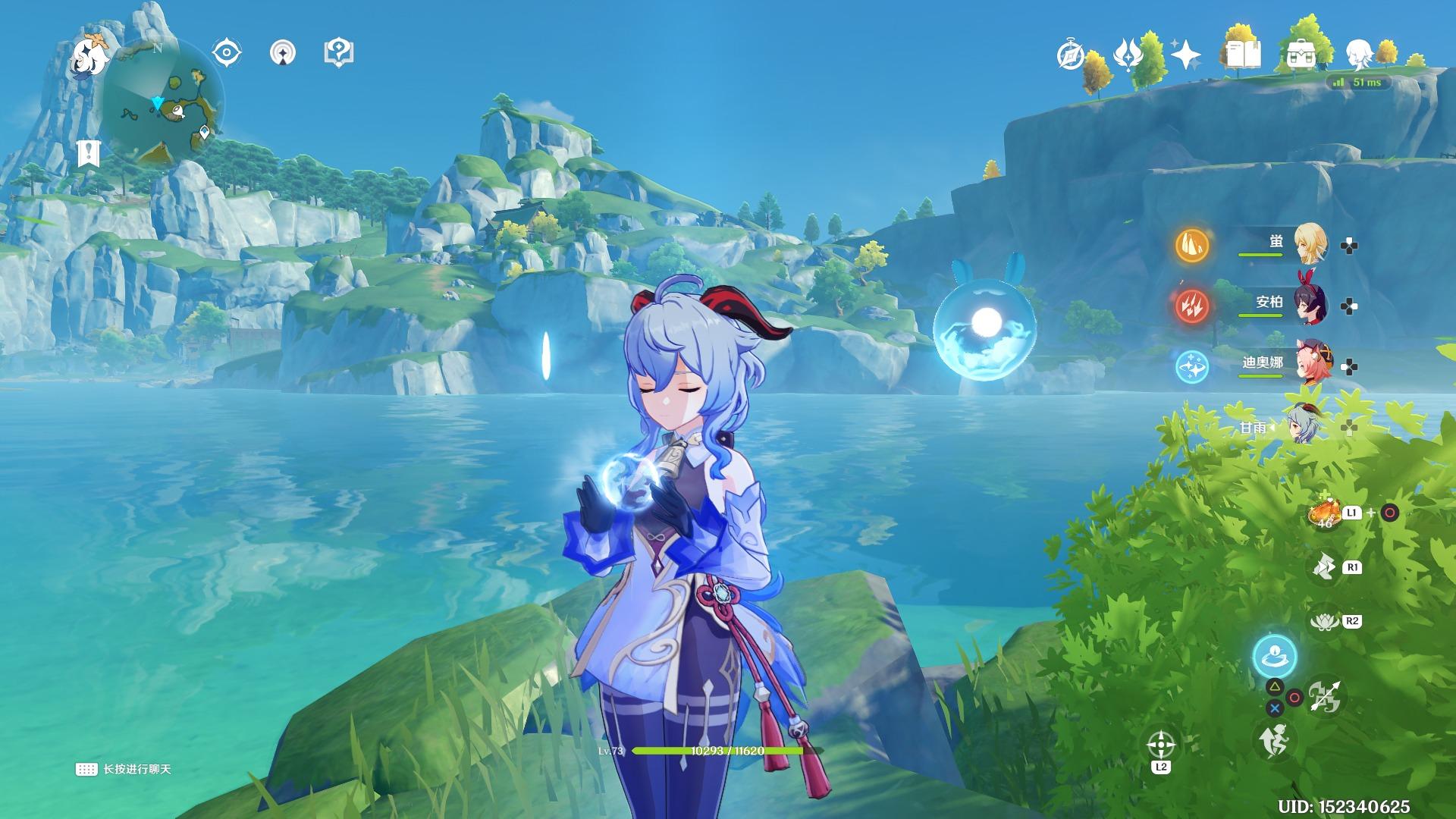
Task: Open the backpack inventory
Action: 1301,55
